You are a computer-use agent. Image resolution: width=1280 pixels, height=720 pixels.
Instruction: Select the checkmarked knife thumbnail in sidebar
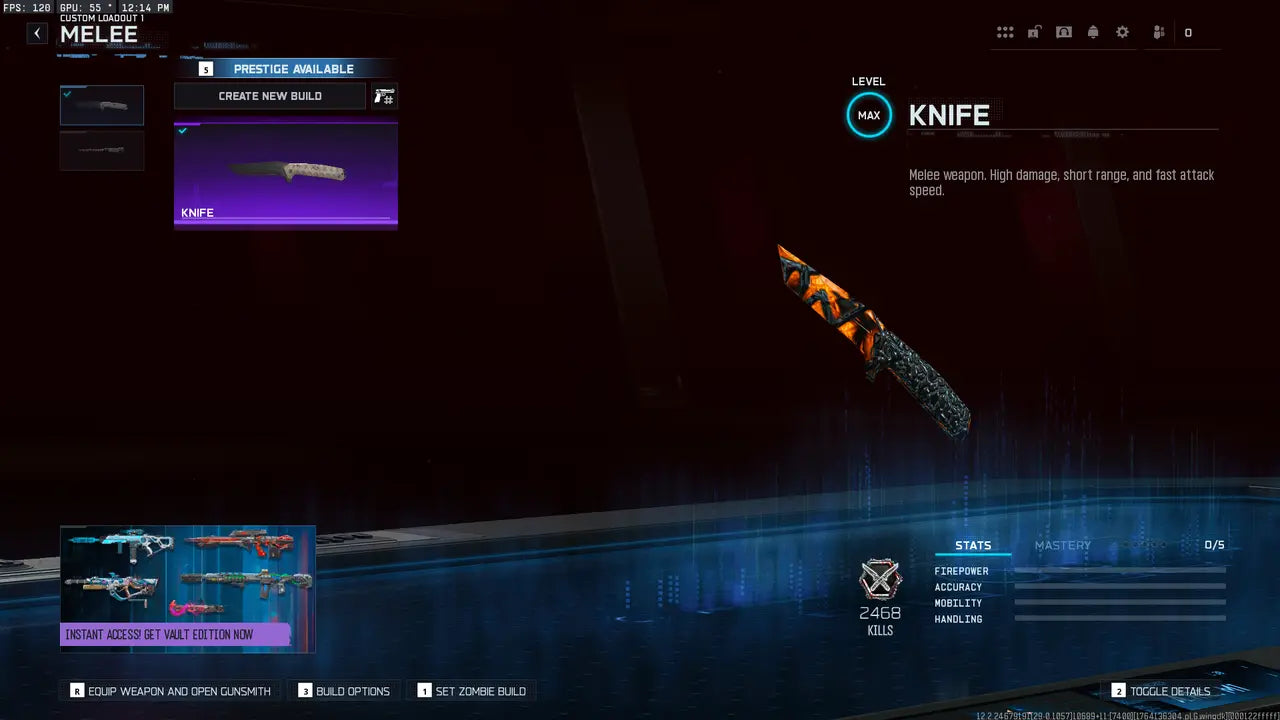coord(101,104)
